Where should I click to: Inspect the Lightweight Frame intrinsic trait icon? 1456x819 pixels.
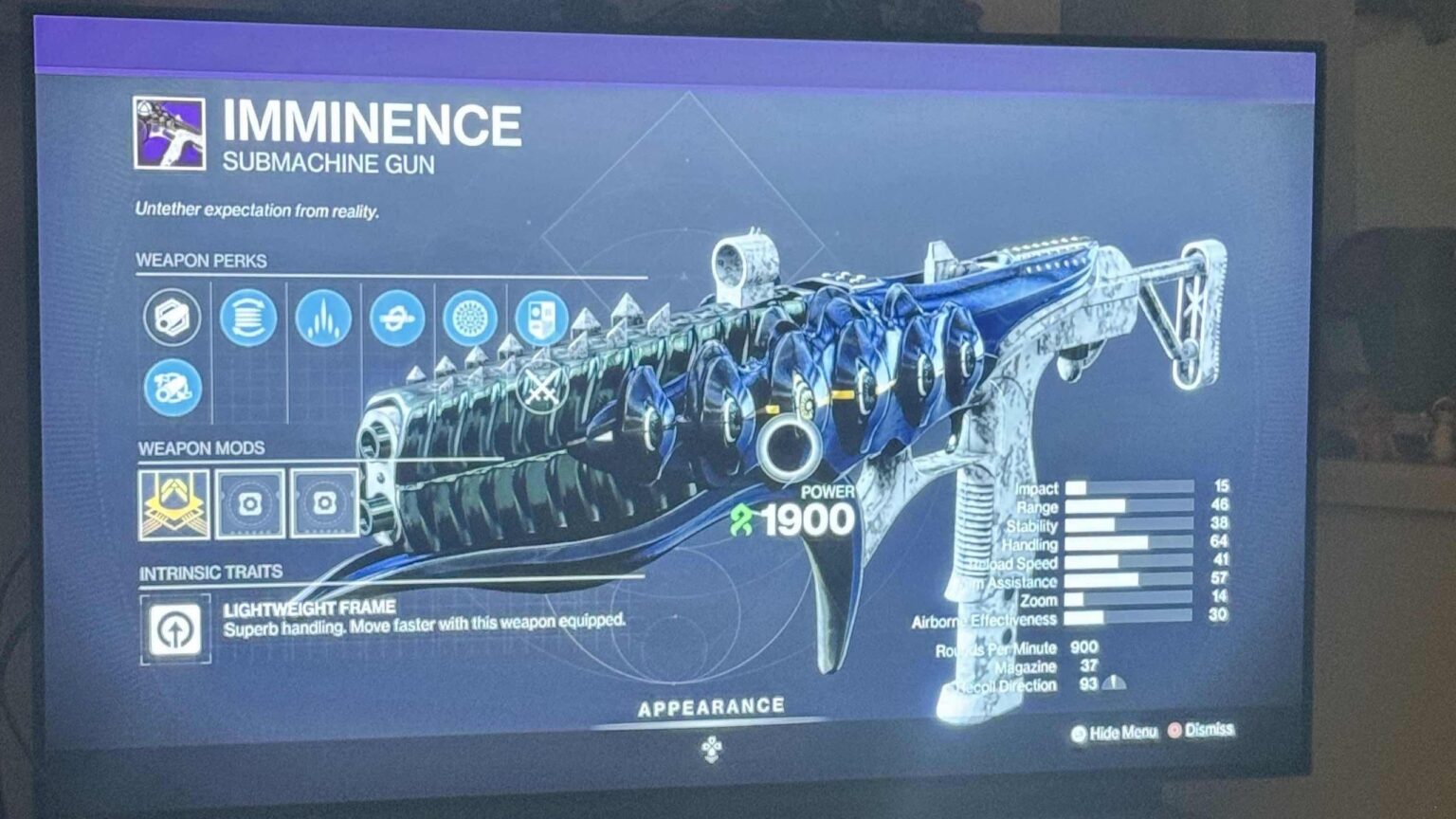click(x=173, y=627)
